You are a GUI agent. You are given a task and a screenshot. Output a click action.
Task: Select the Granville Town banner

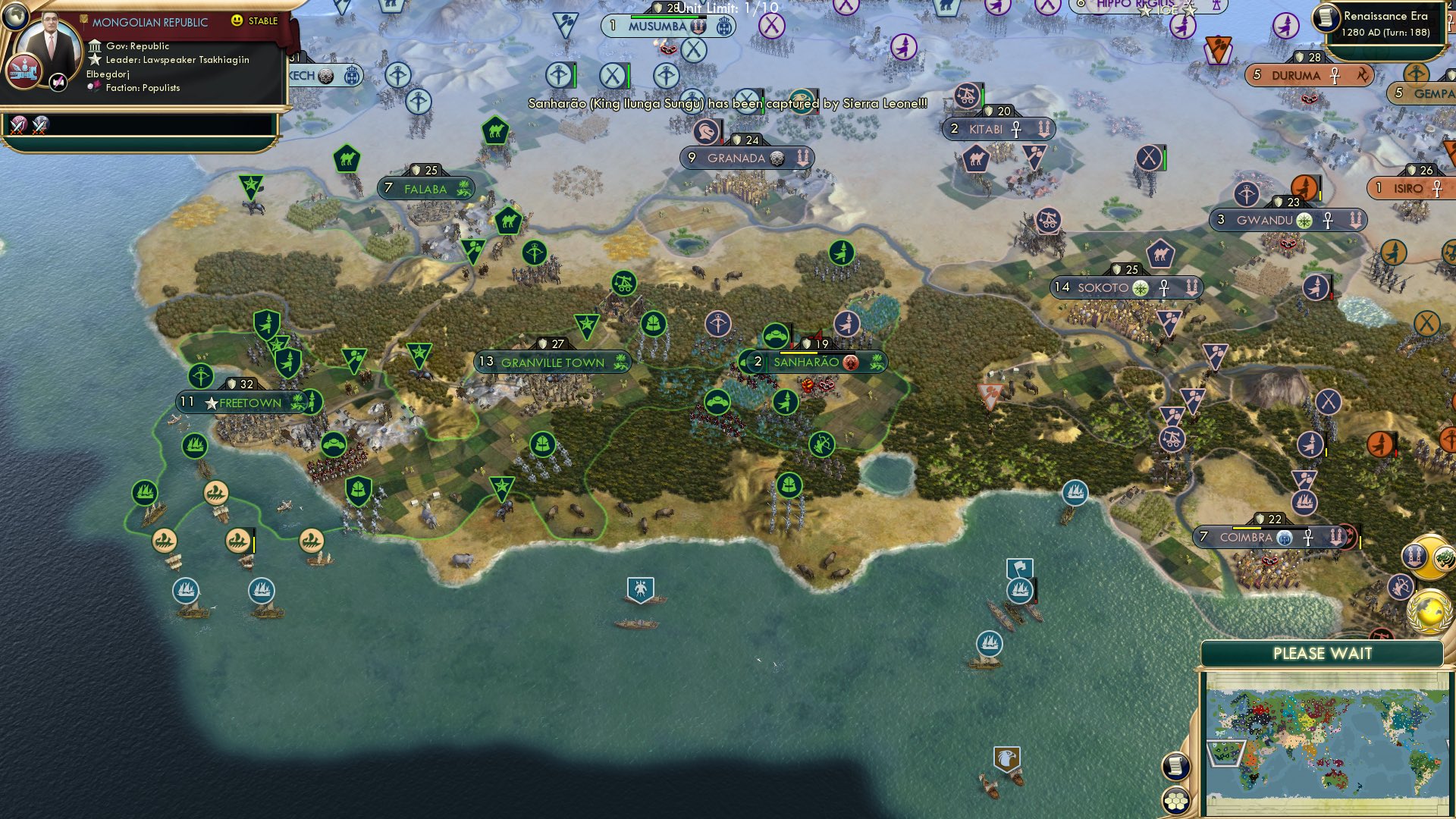pos(552,362)
